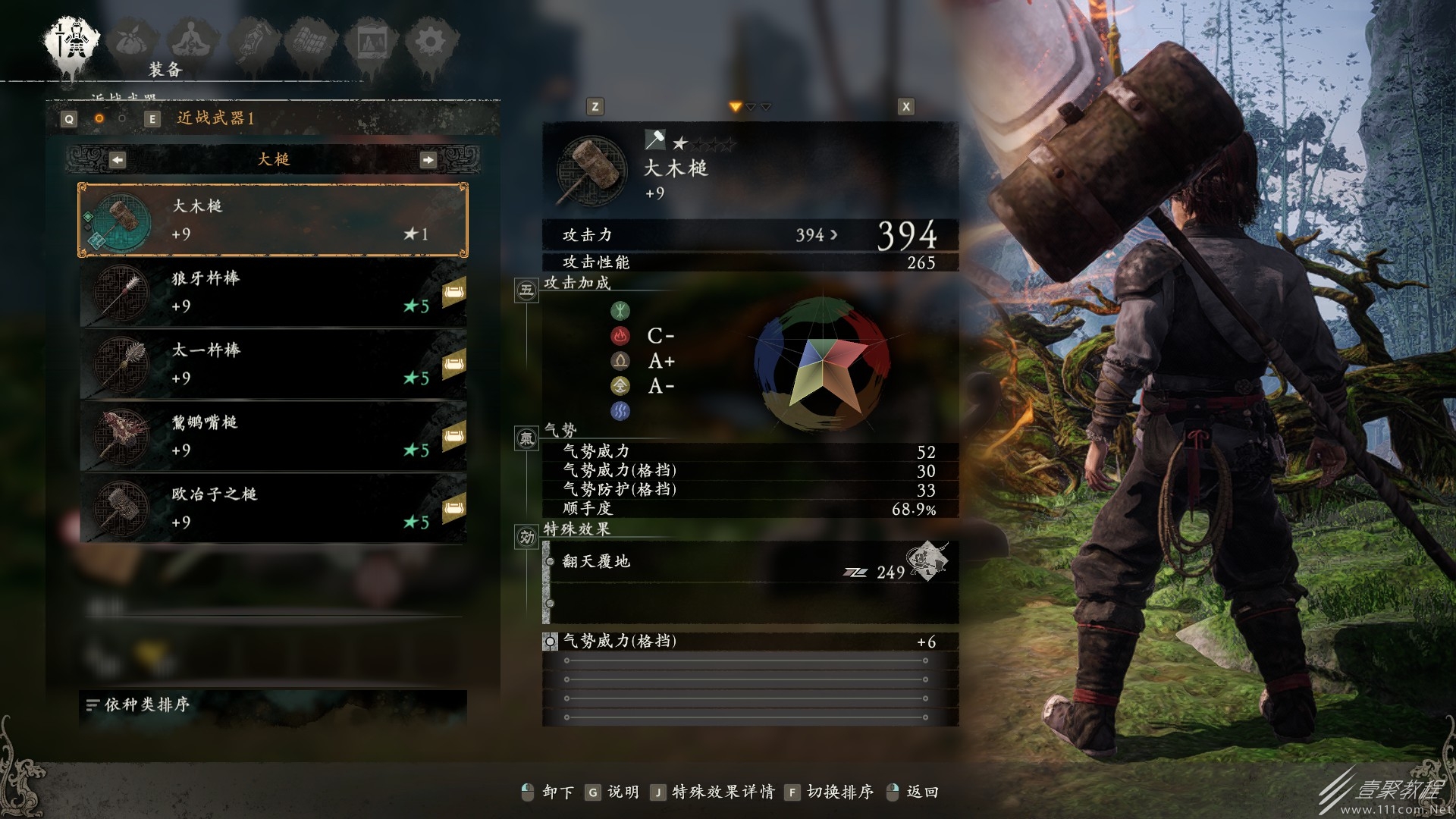Click the green wood element icon

click(622, 309)
